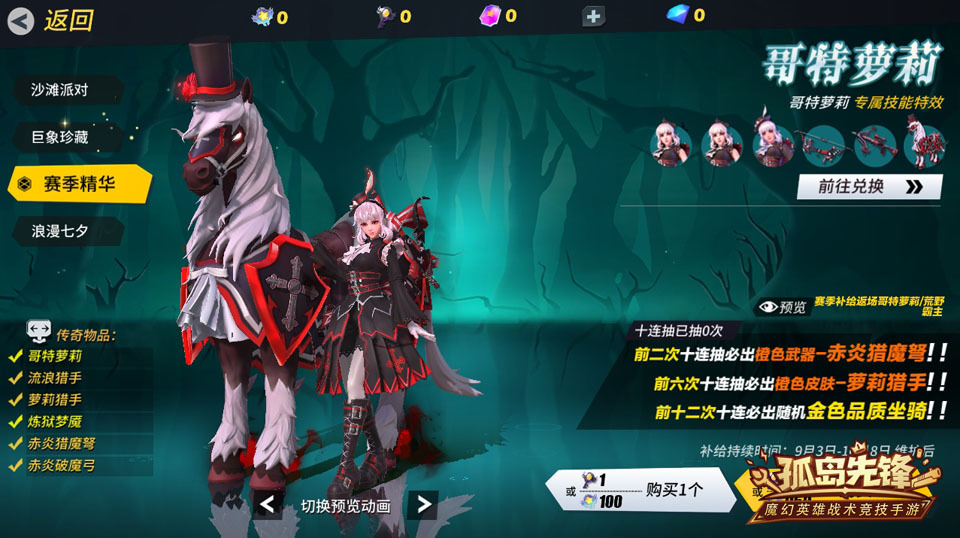Screen dimensions: 960x538
Task: View 赤炎猎魔弩 in the legendary items list
Action: pos(62,443)
